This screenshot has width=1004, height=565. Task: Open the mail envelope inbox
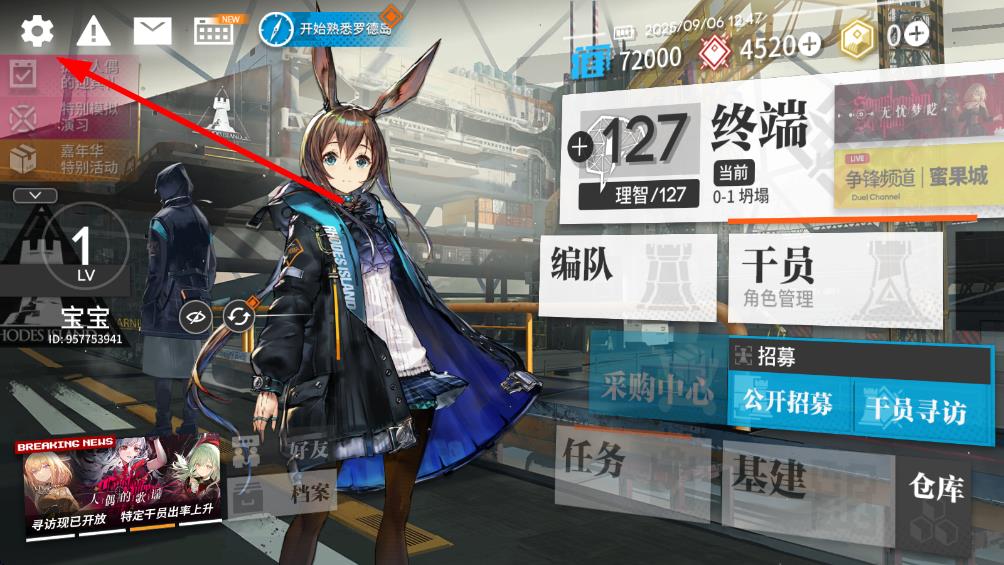tap(152, 31)
